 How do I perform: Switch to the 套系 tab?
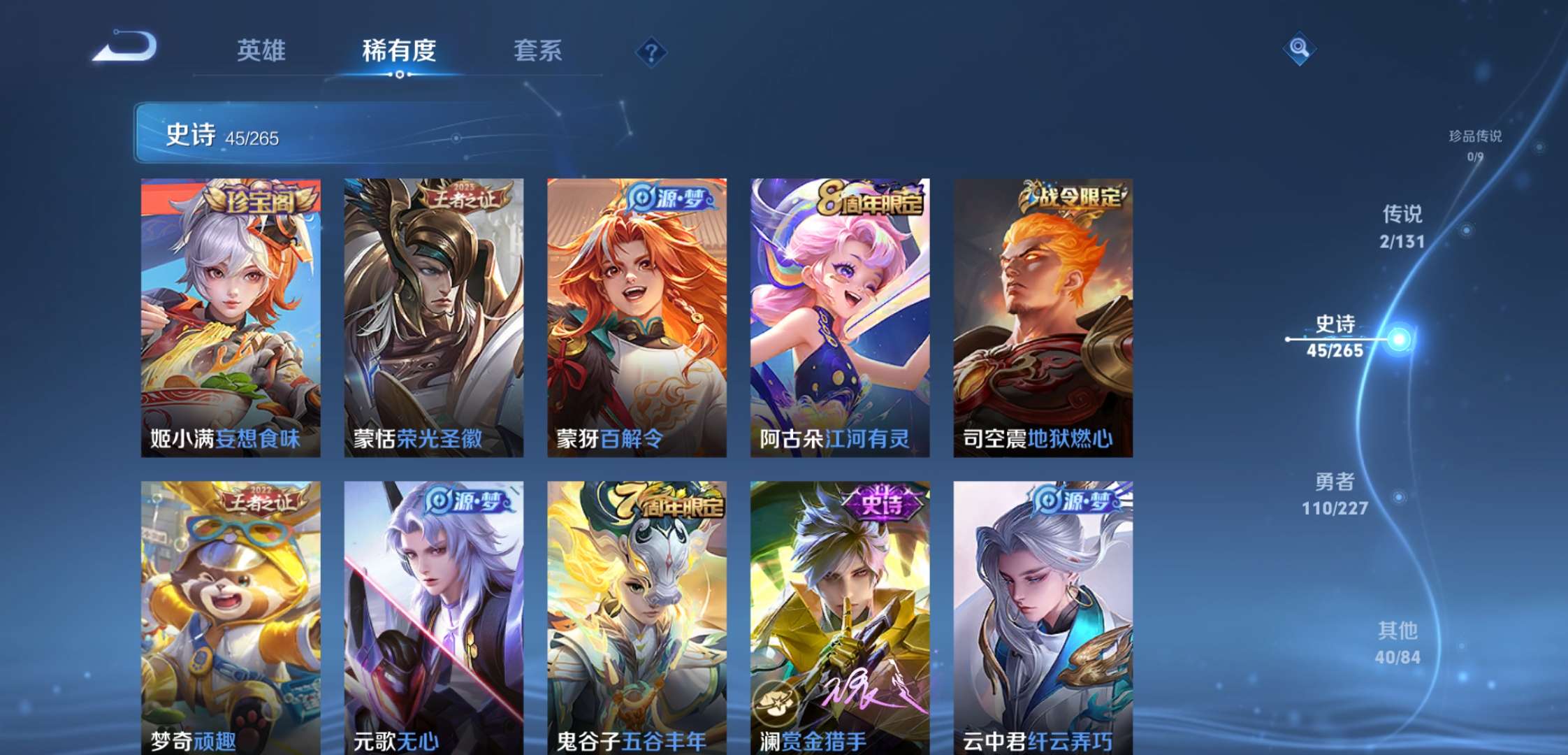[539, 50]
